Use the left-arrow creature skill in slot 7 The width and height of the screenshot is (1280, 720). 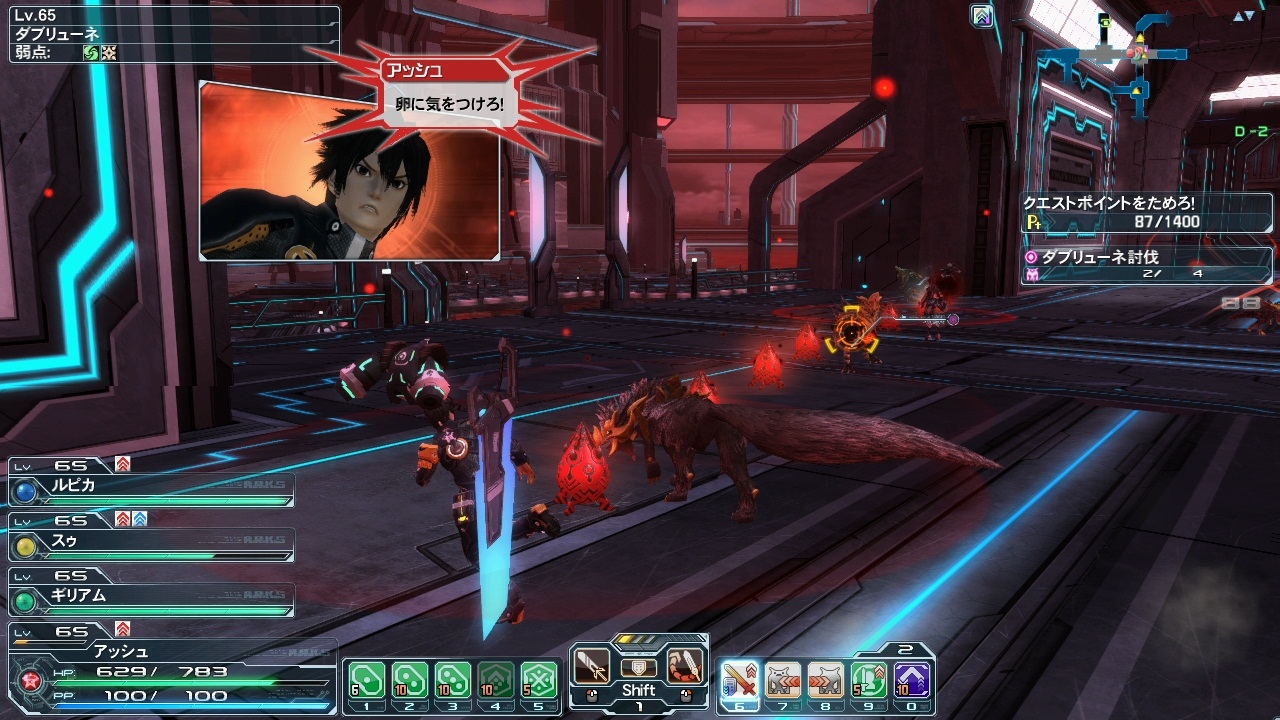783,680
